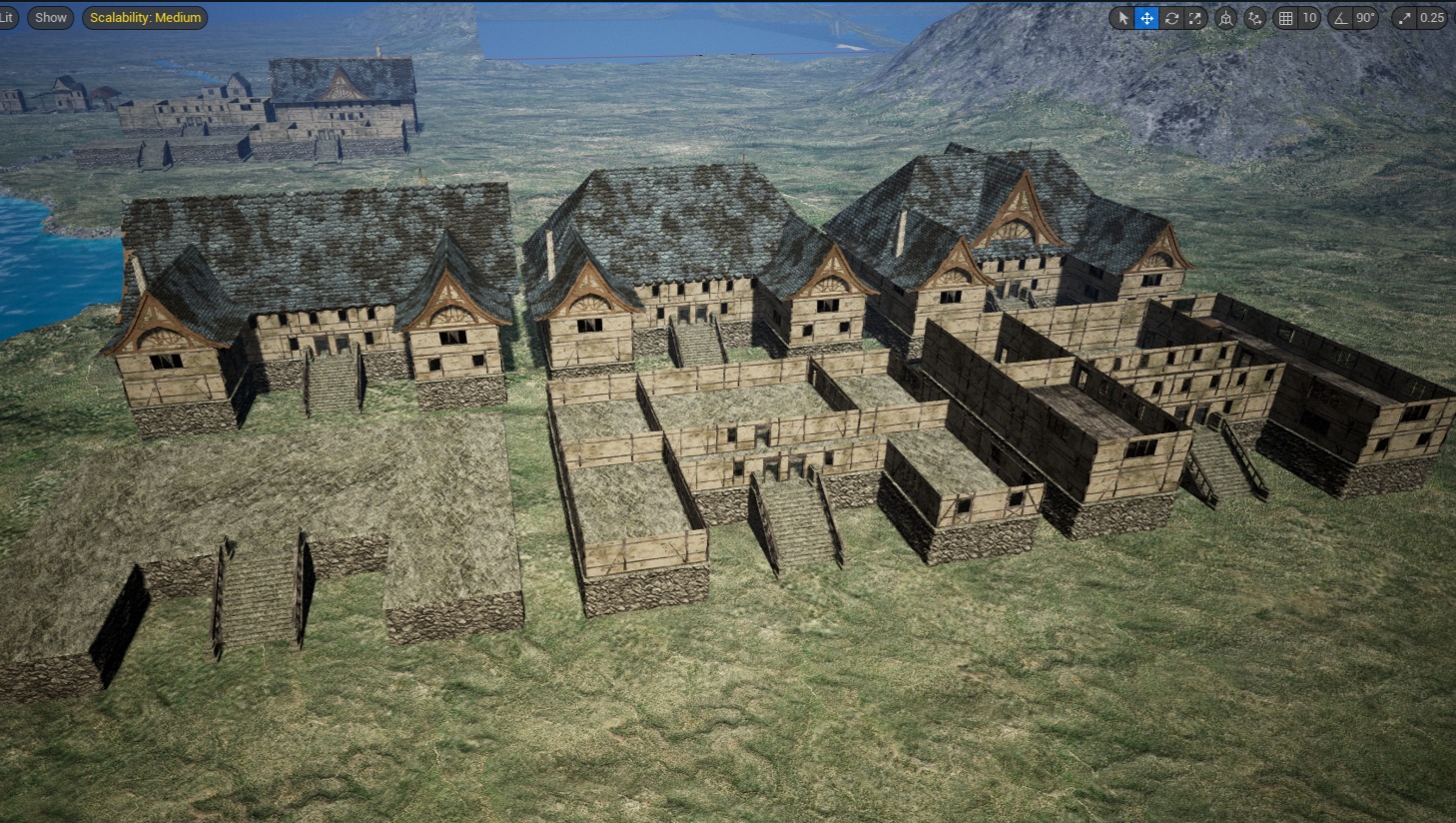Open the Lit view mode menu

point(7,17)
